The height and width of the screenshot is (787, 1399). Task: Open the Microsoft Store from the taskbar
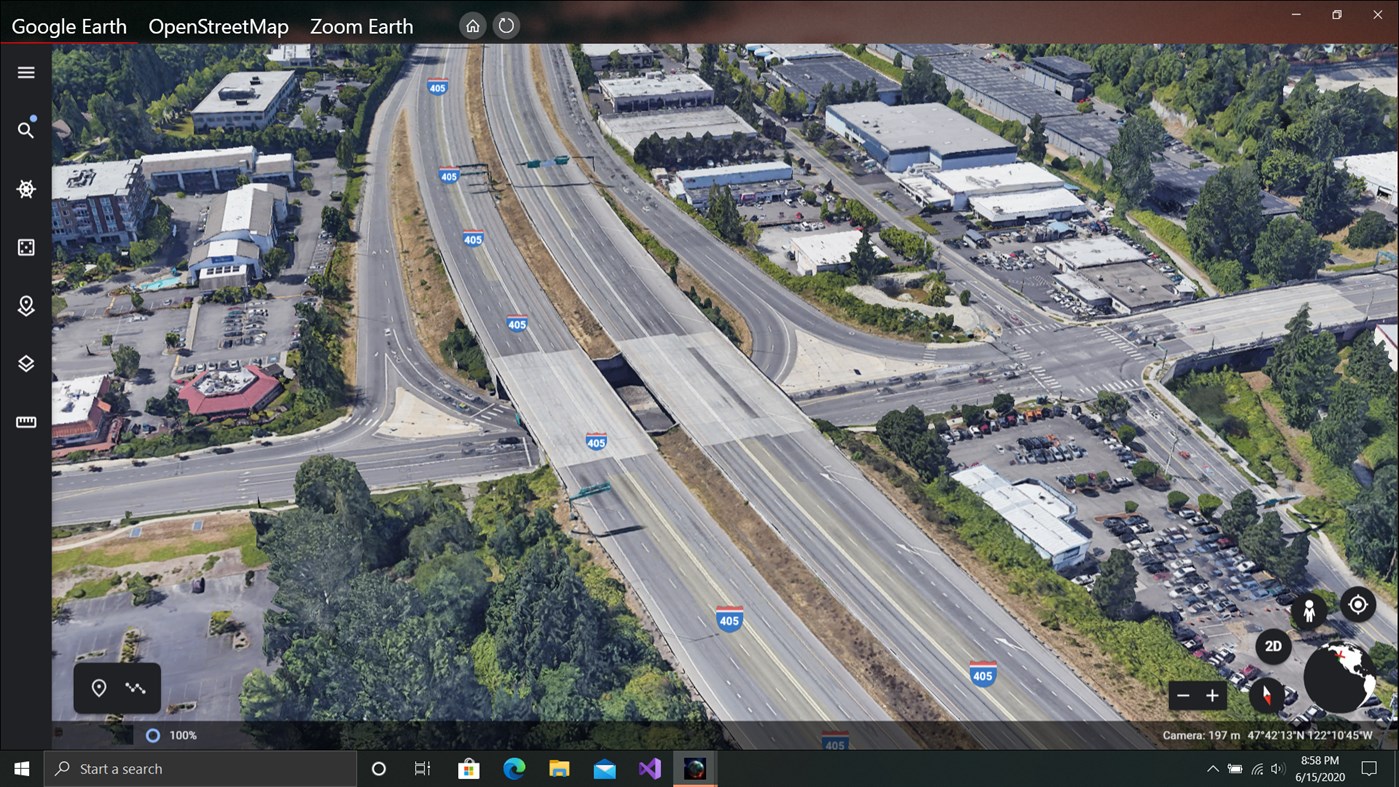tap(467, 768)
